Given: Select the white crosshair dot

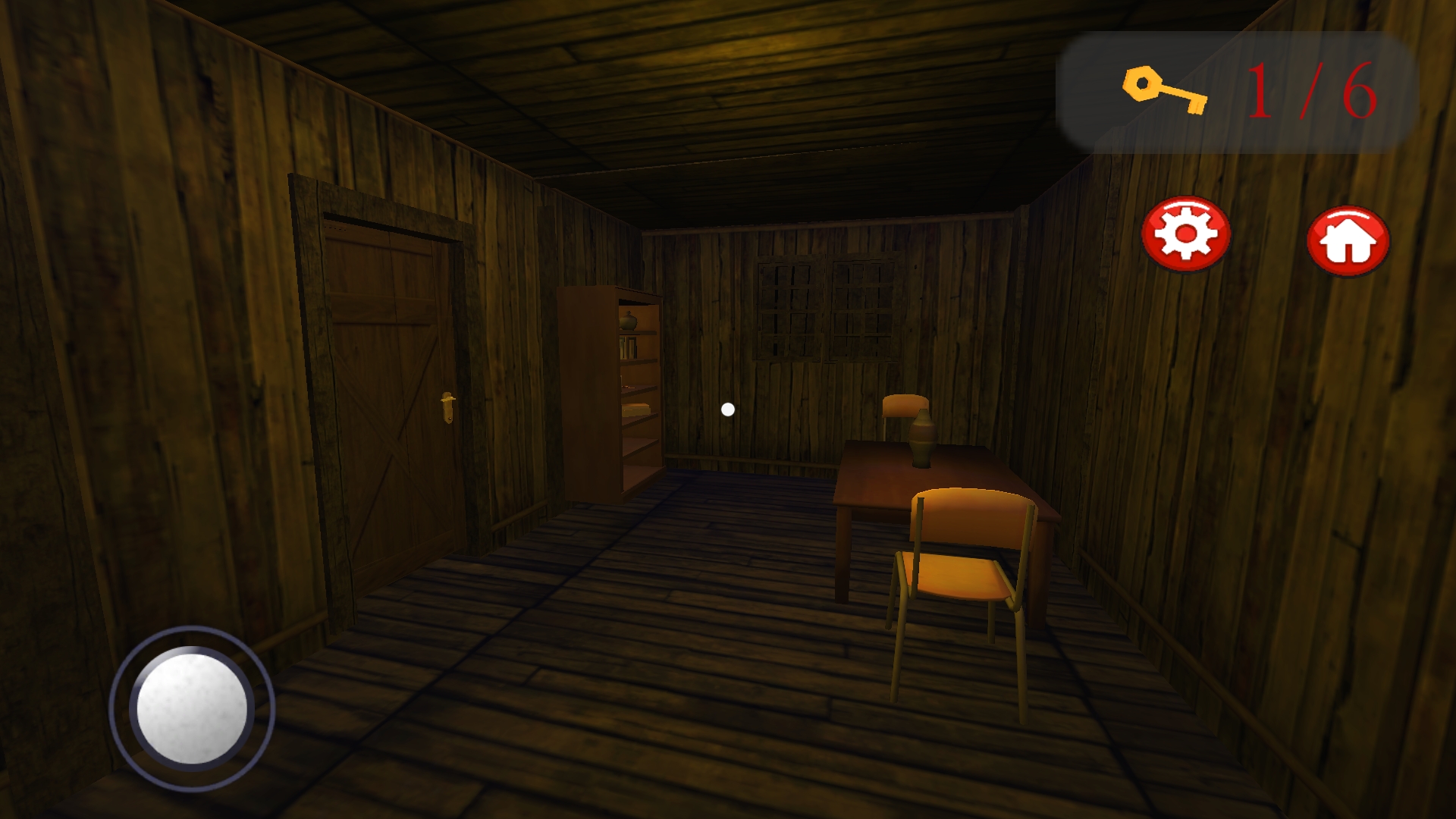Looking at the screenshot, I should tap(727, 410).
